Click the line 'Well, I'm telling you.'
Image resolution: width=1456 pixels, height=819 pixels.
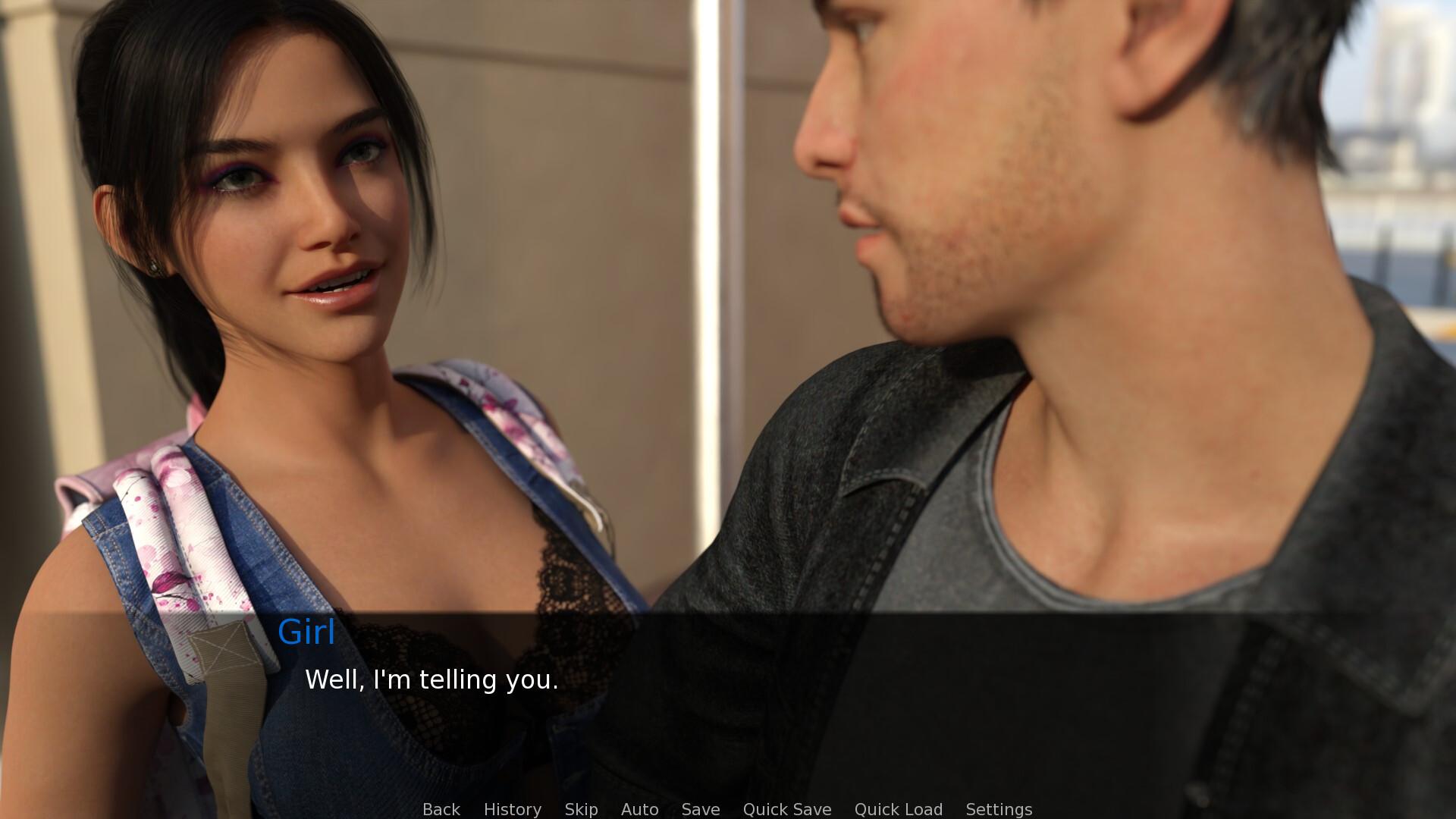[431, 680]
